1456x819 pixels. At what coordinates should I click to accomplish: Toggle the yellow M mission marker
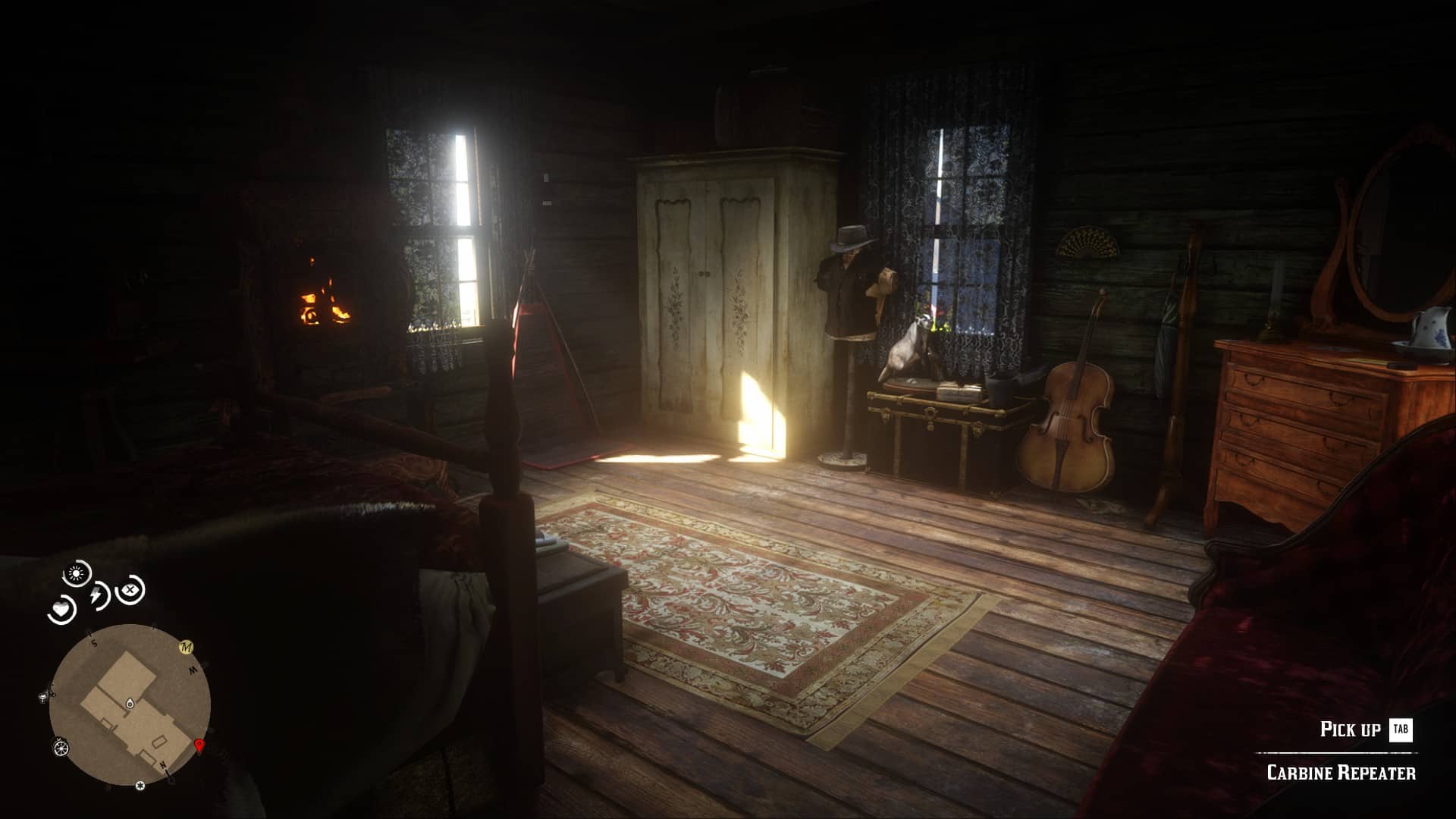(x=187, y=647)
